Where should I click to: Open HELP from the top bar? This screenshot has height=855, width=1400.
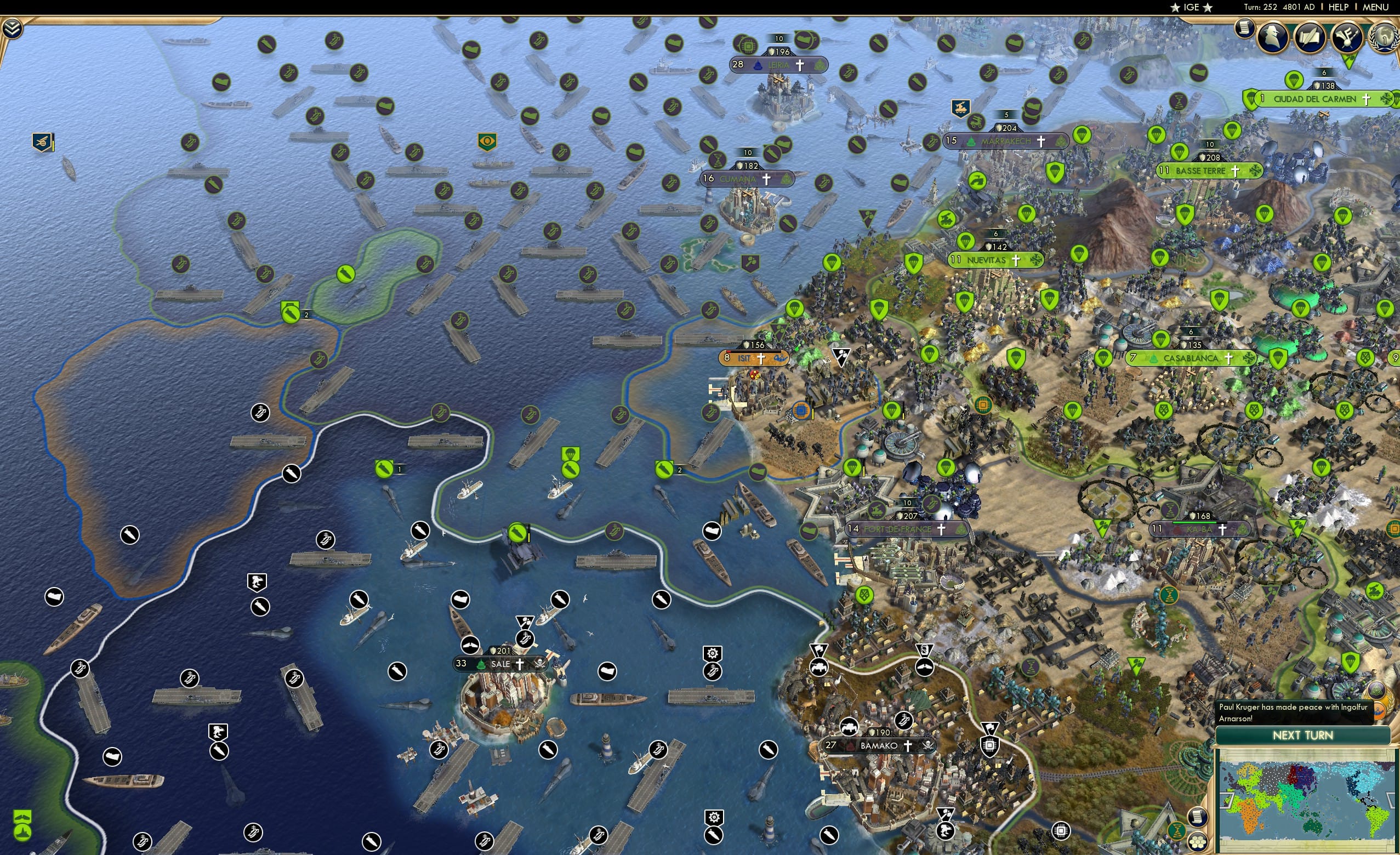point(1339,7)
